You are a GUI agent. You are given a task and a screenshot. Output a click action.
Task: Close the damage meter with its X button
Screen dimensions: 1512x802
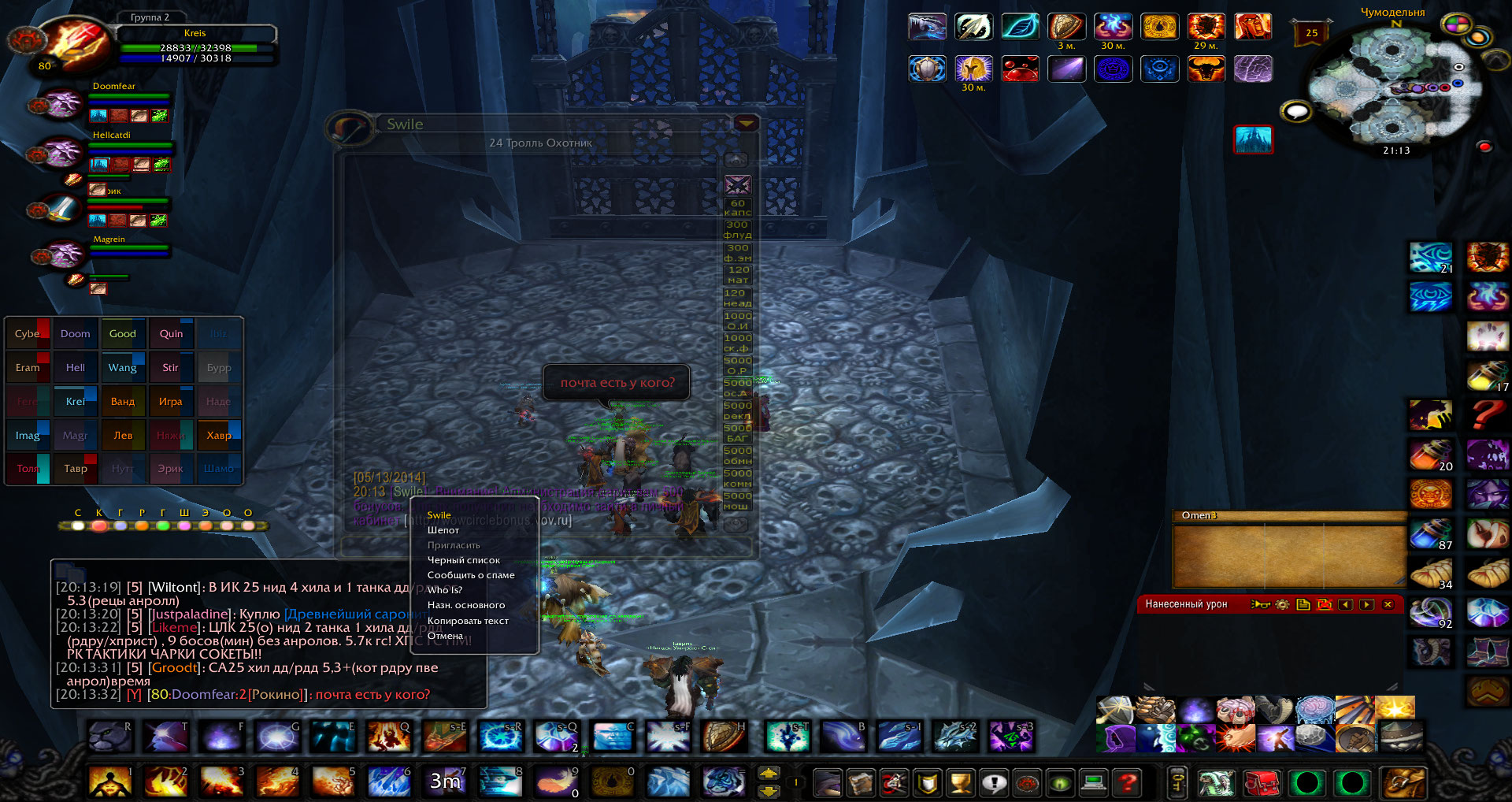pyautogui.click(x=1388, y=604)
